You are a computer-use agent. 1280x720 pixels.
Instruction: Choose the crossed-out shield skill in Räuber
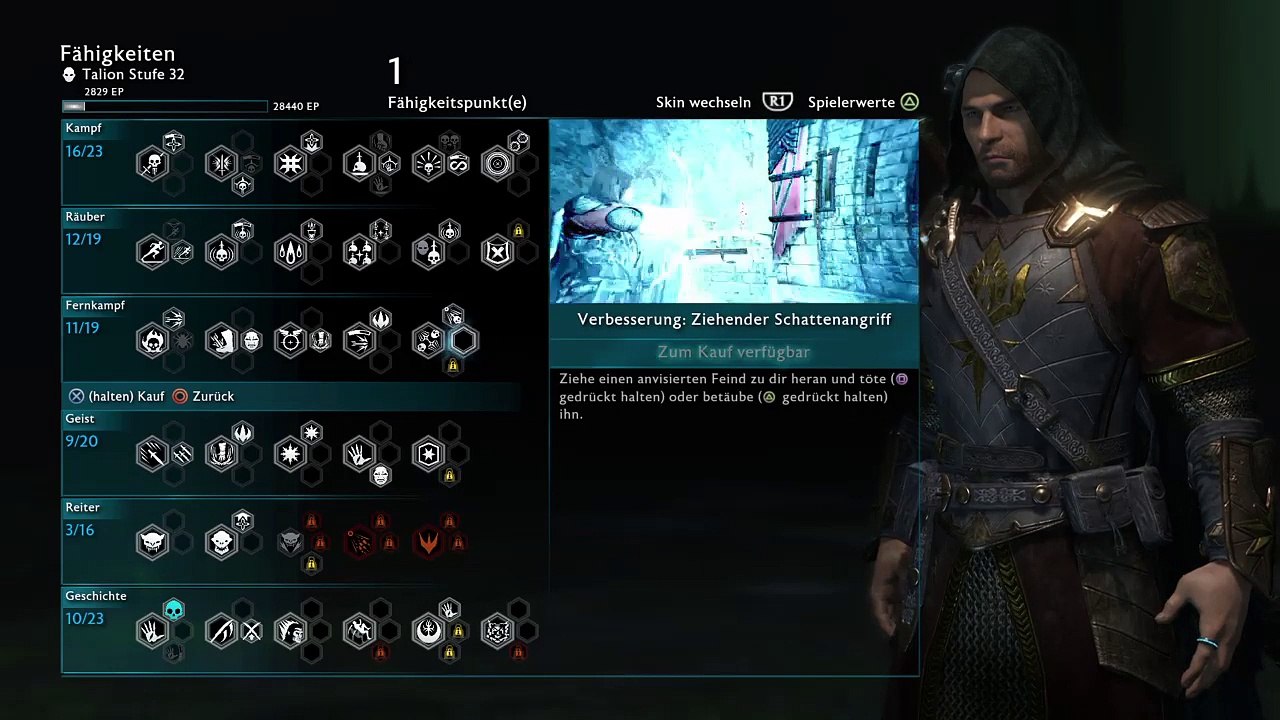pos(497,251)
